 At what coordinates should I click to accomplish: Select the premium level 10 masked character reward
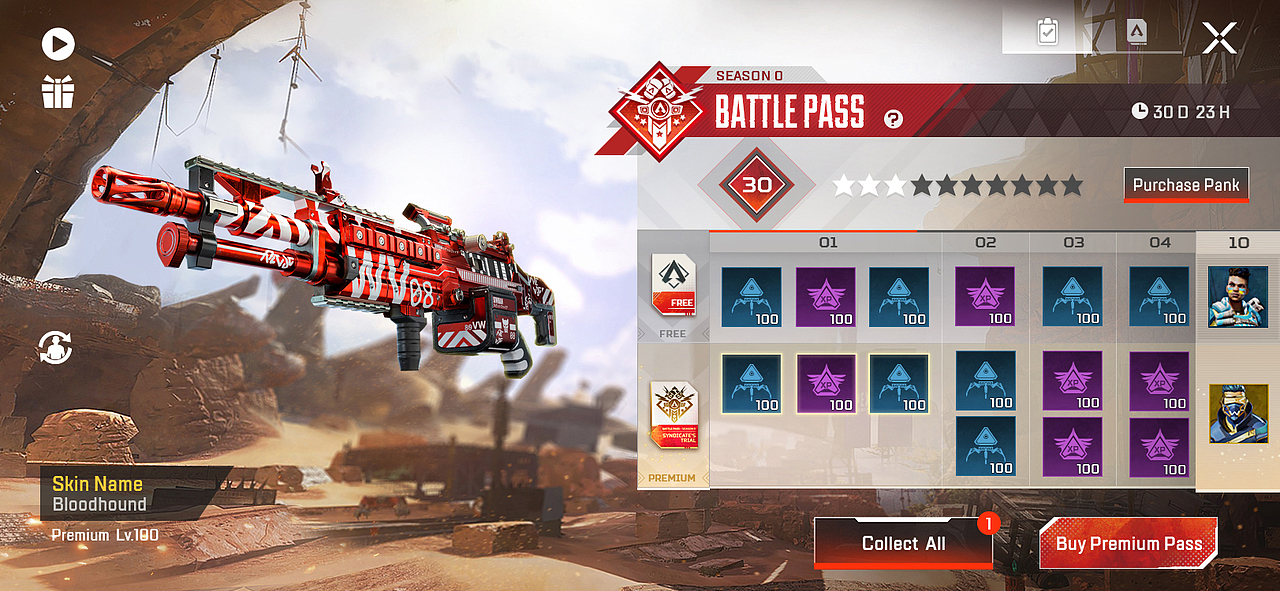(1237, 413)
